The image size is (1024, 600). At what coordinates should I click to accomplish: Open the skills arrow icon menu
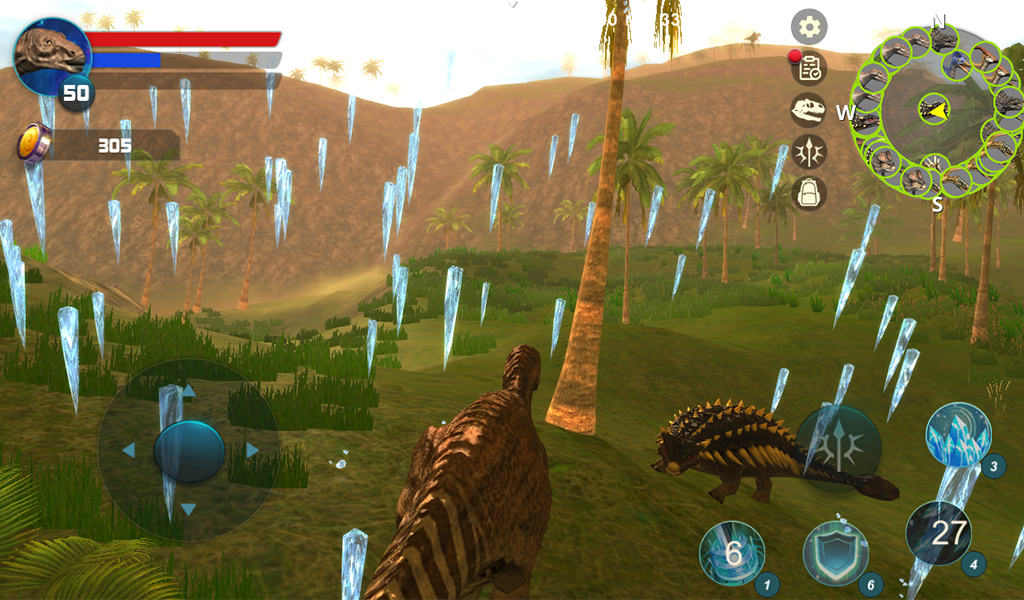[x=809, y=151]
